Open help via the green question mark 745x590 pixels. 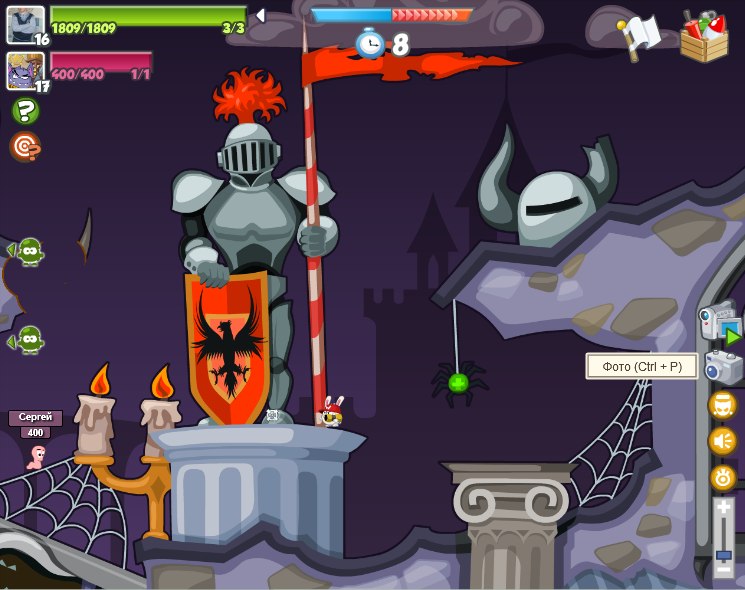click(25, 110)
